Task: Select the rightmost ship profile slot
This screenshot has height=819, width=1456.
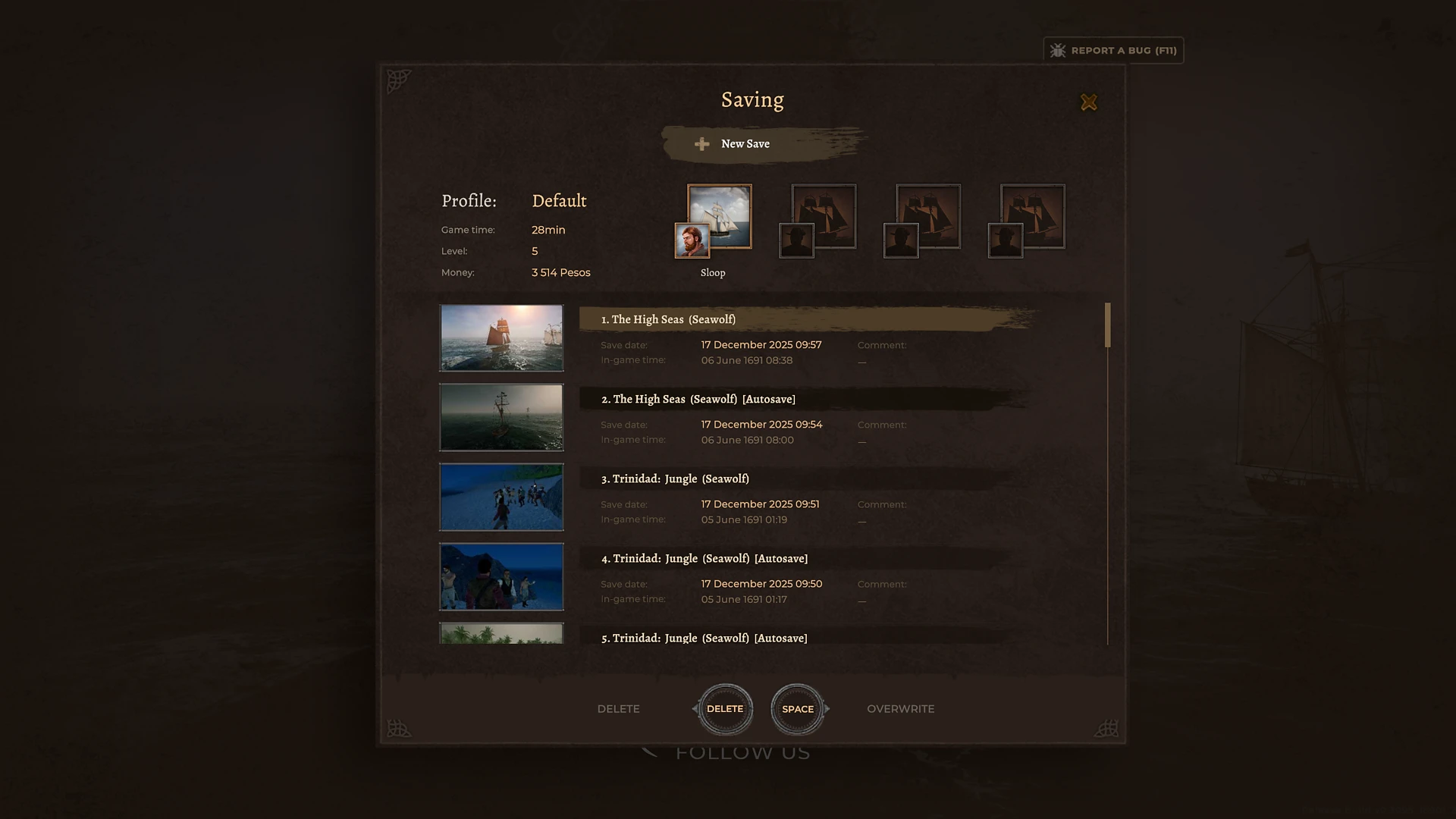Action: point(1032,215)
